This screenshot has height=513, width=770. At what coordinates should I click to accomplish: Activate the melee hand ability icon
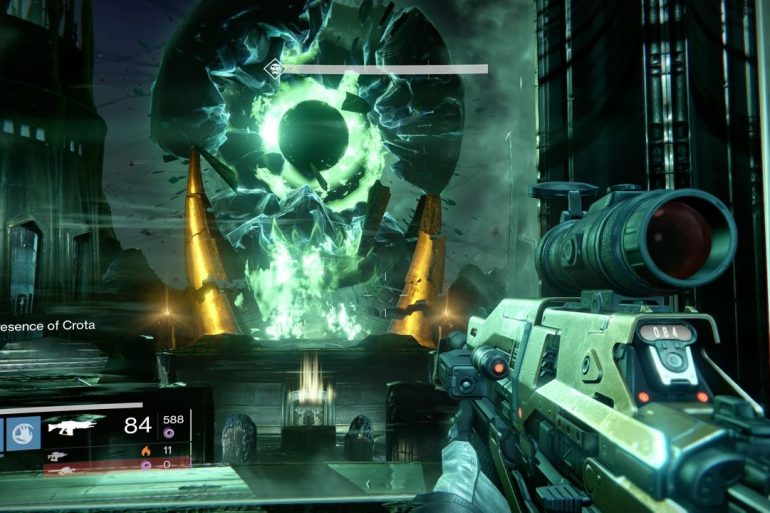(25, 432)
